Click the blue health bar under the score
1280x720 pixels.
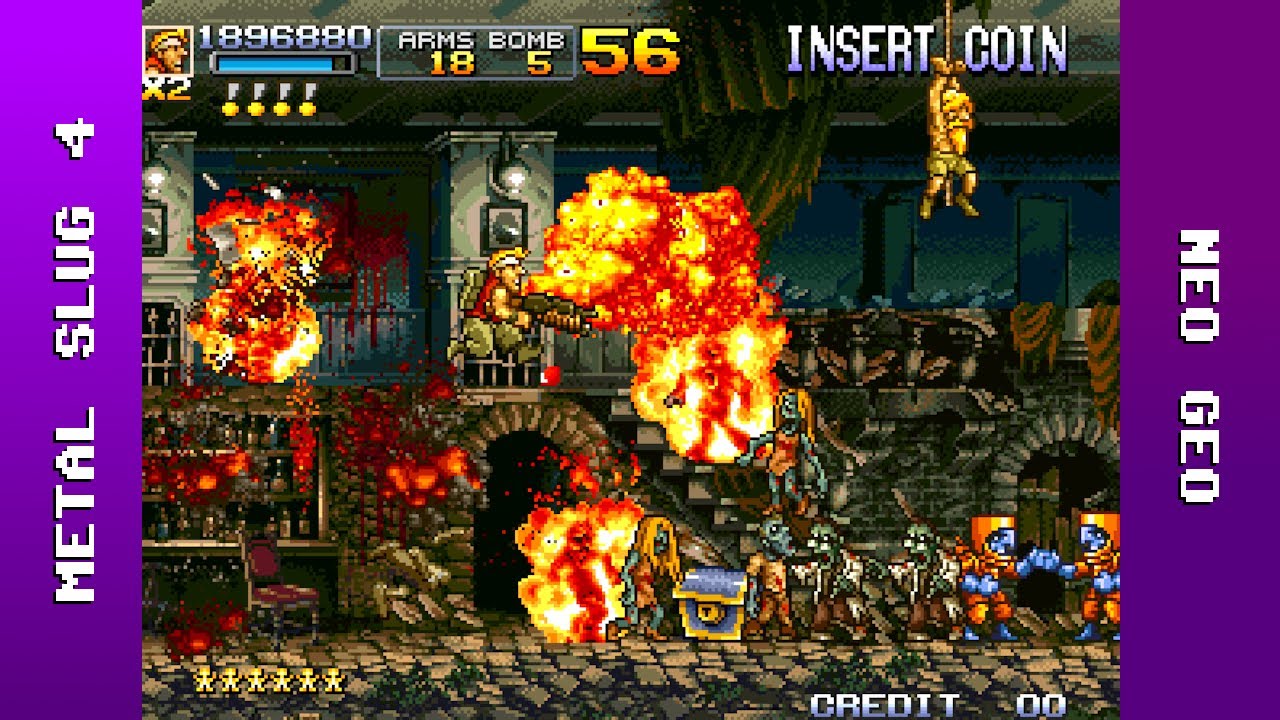point(279,63)
